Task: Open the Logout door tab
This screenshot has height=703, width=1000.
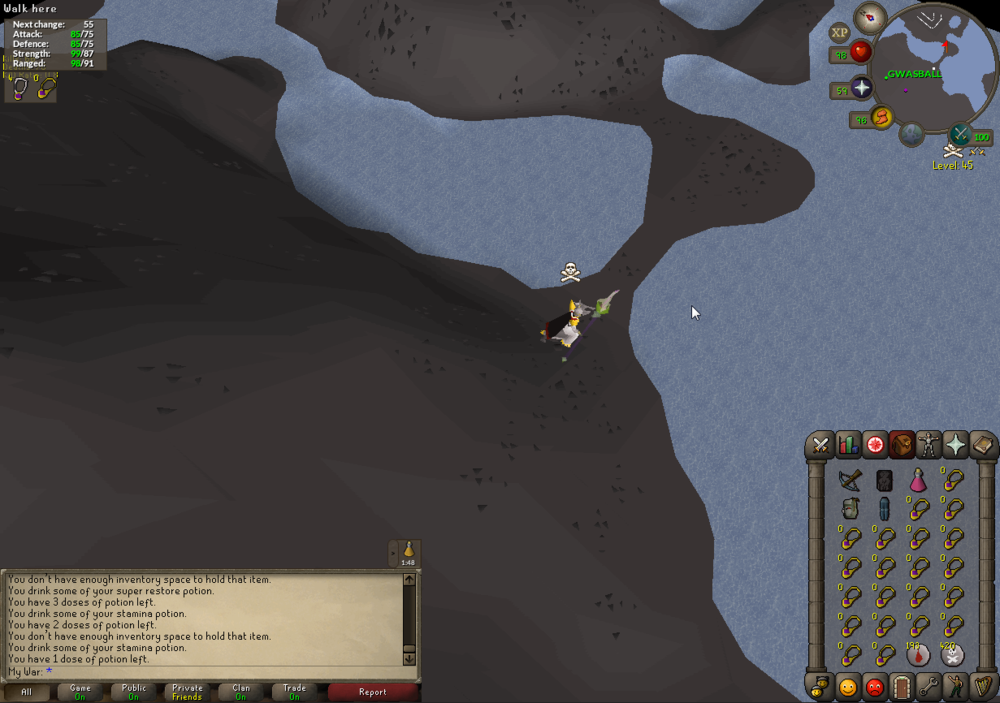Action: pyautogui.click(x=902, y=687)
